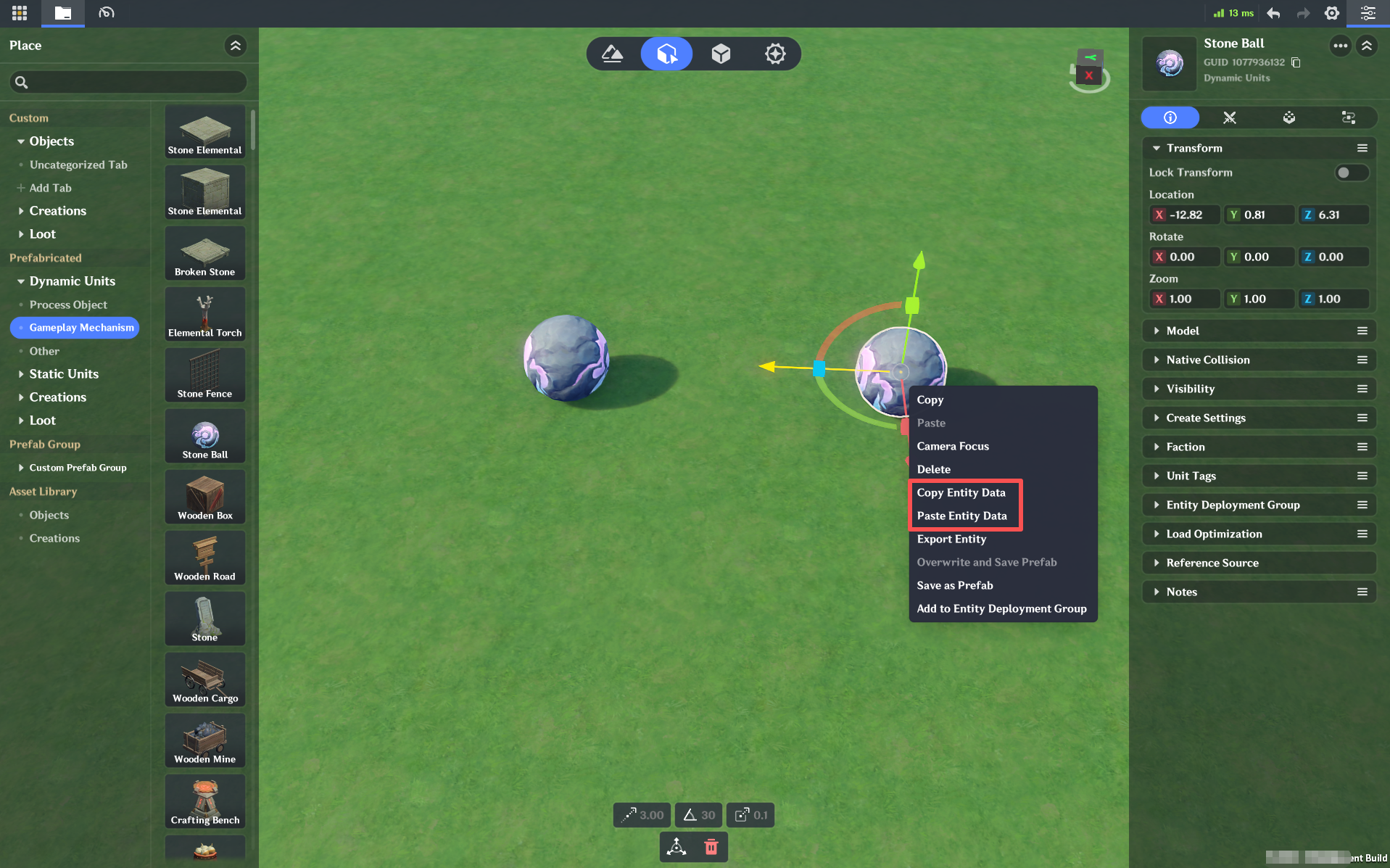Screen dimensions: 1390x868
Task: Toggle the Lock Transform switch
Action: tap(1349, 173)
